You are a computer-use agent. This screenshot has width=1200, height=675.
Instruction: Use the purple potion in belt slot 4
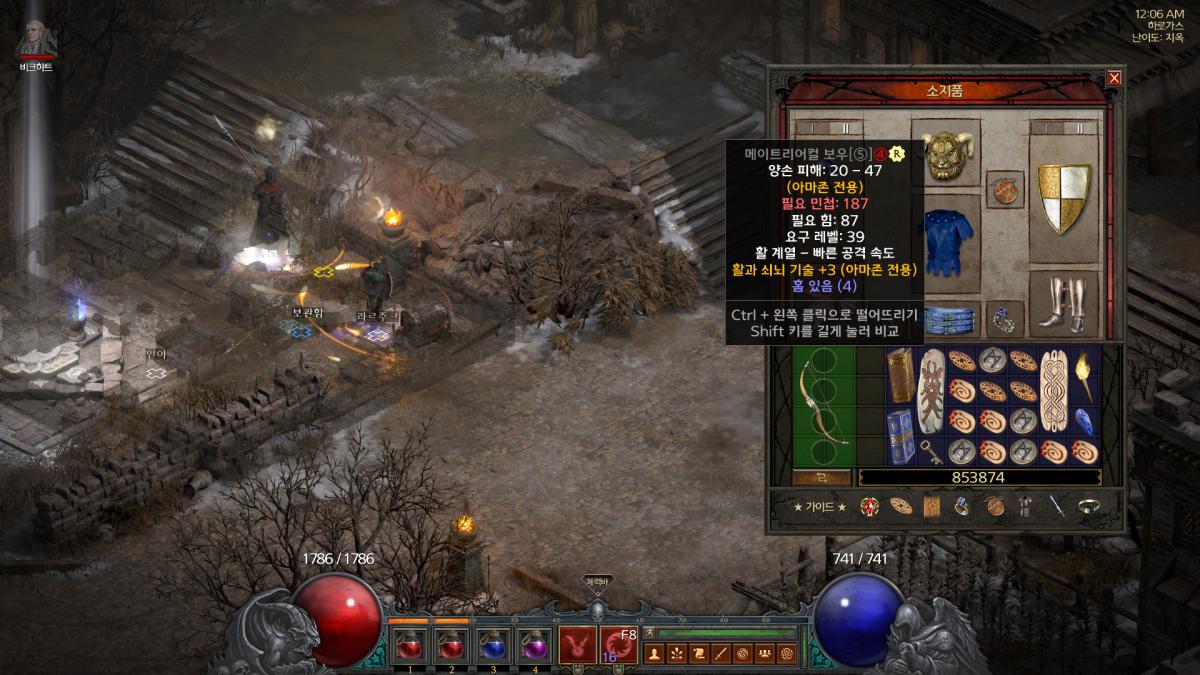pos(535,647)
